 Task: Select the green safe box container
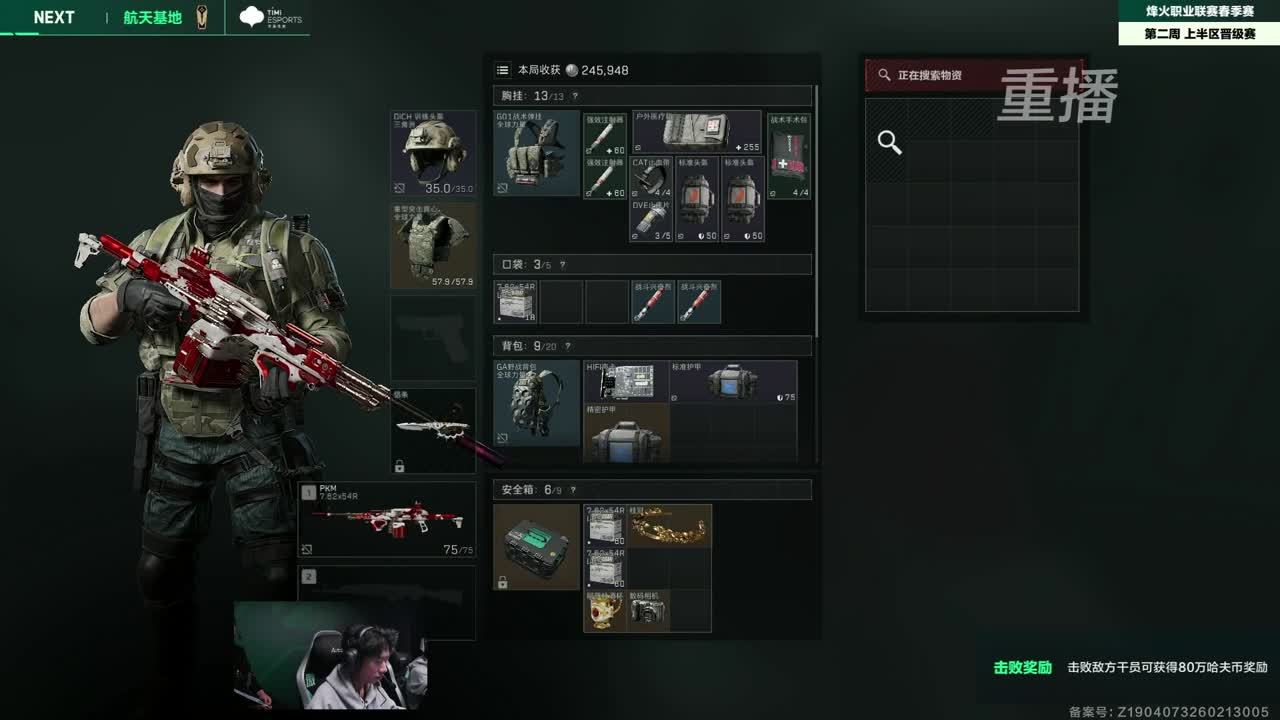pos(537,546)
